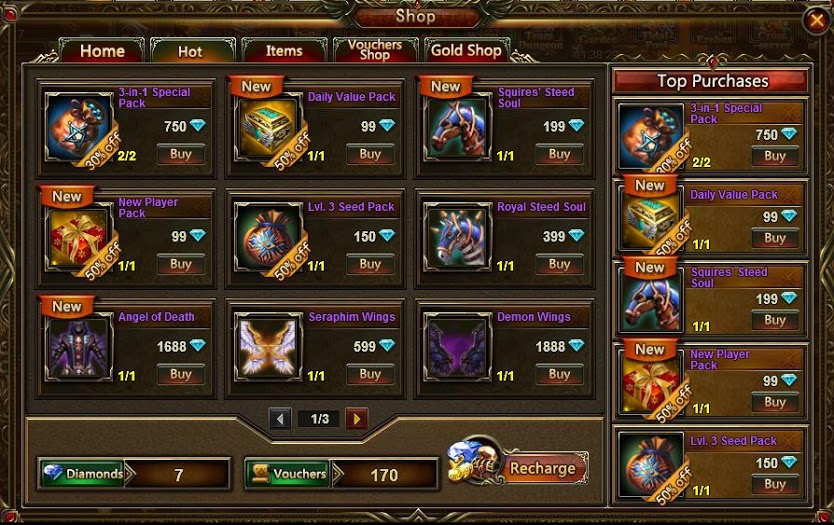This screenshot has width=834, height=525.
Task: Buy the 3-in-1 Special Pack under Top Purchases
Action: (775, 157)
